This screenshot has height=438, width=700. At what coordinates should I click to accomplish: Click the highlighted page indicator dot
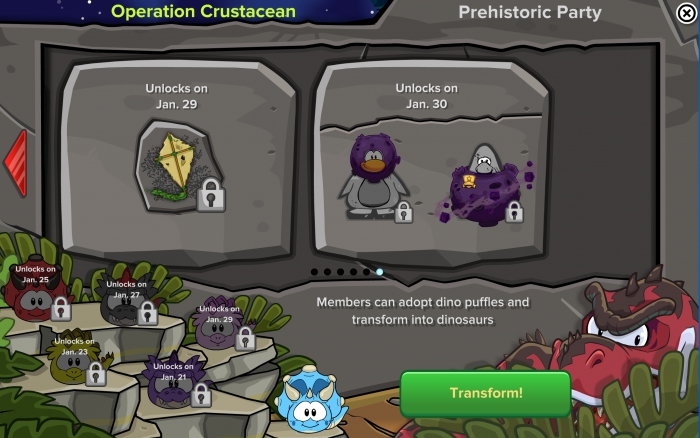(379, 272)
